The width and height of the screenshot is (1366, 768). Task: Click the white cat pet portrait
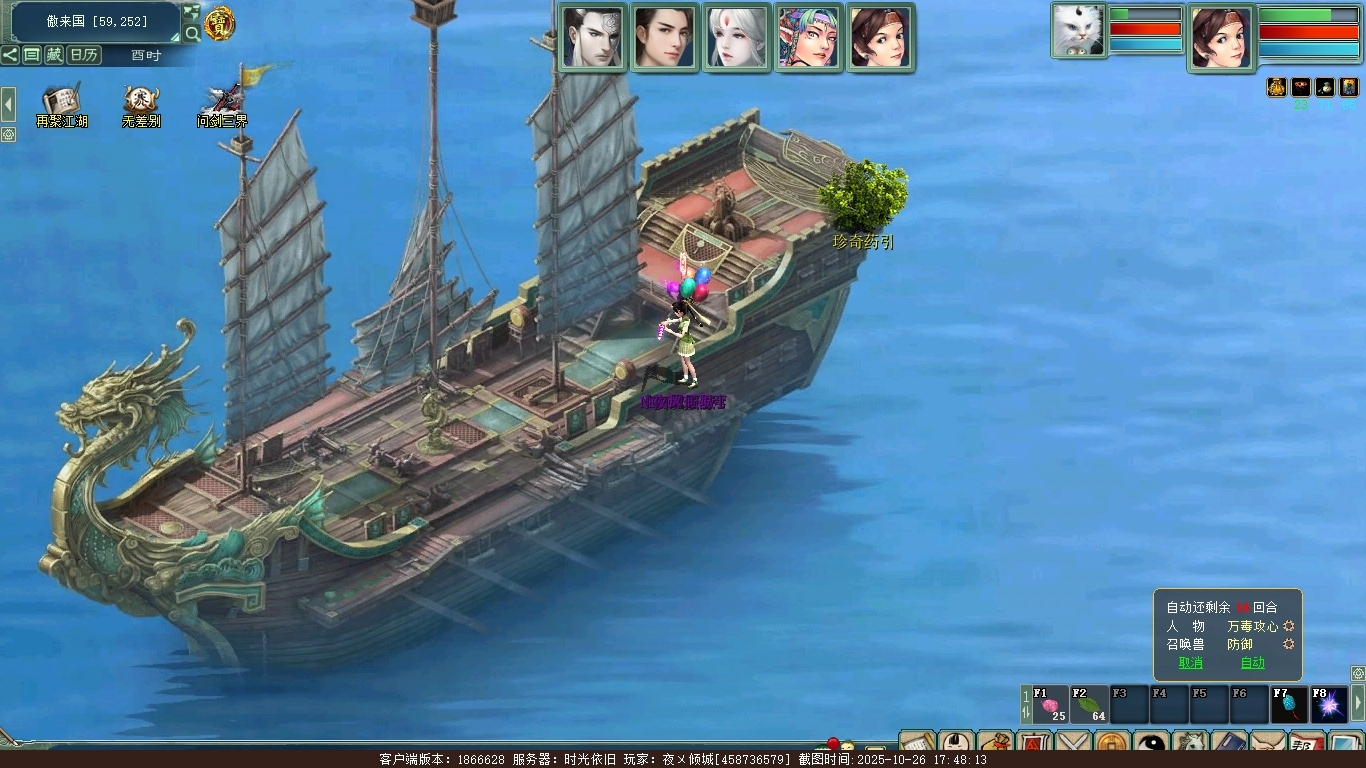(x=1078, y=31)
